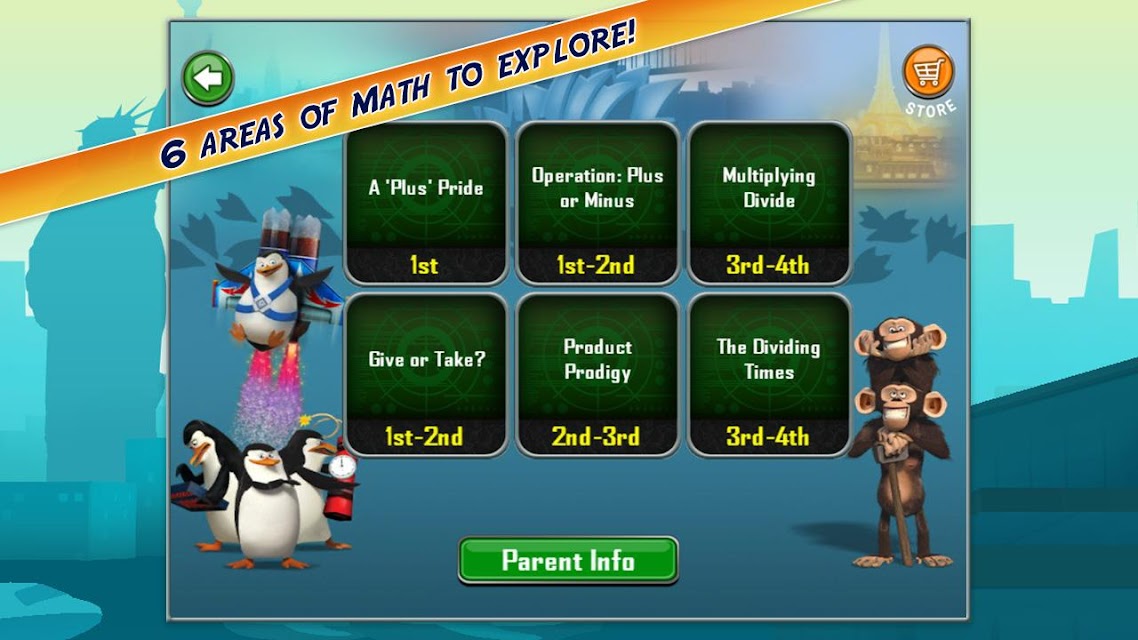1138x640 pixels.
Task: Pick the Multiplying Divide math area
Action: click(x=769, y=203)
